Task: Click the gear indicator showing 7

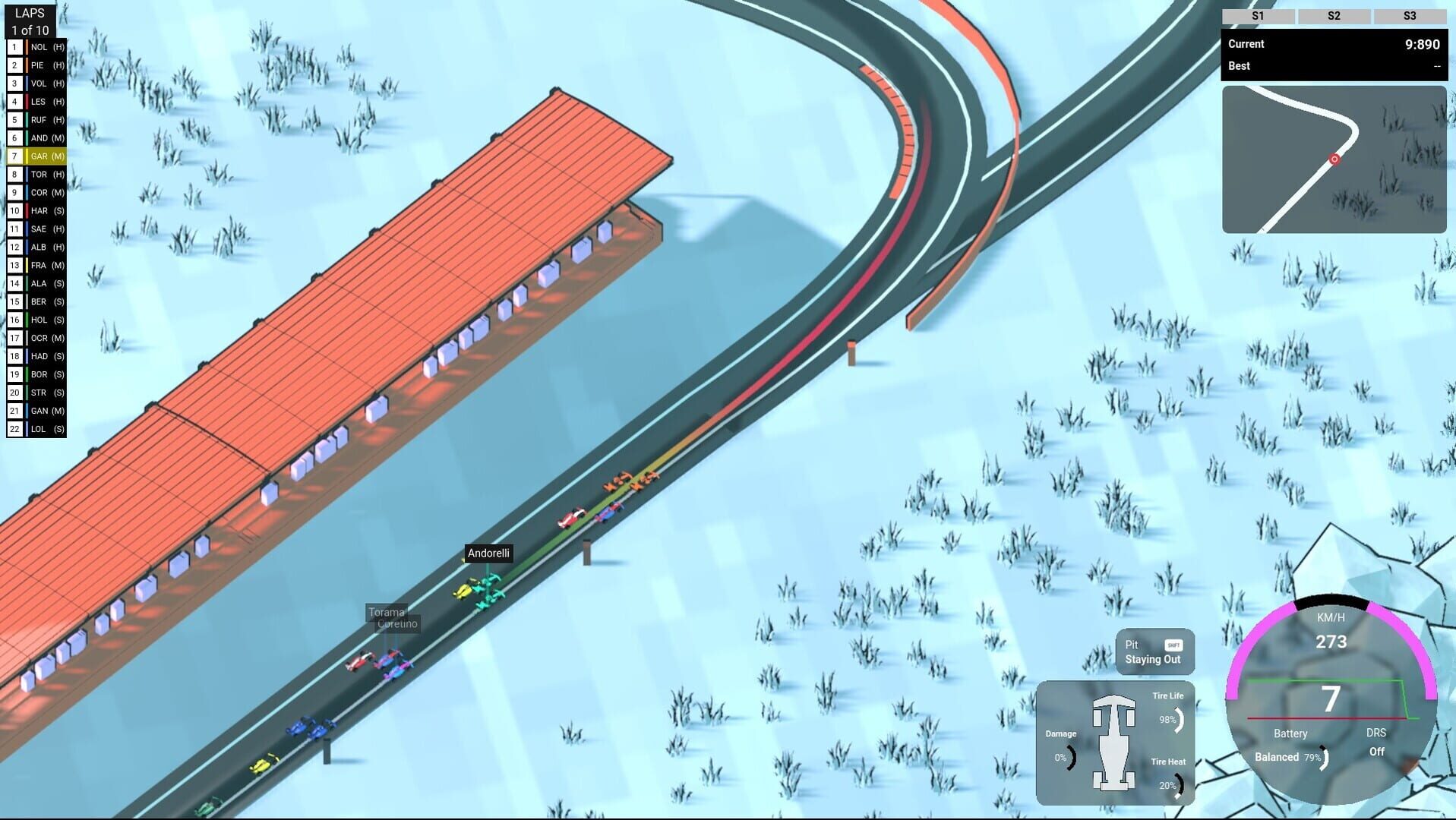Action: pos(1331,699)
